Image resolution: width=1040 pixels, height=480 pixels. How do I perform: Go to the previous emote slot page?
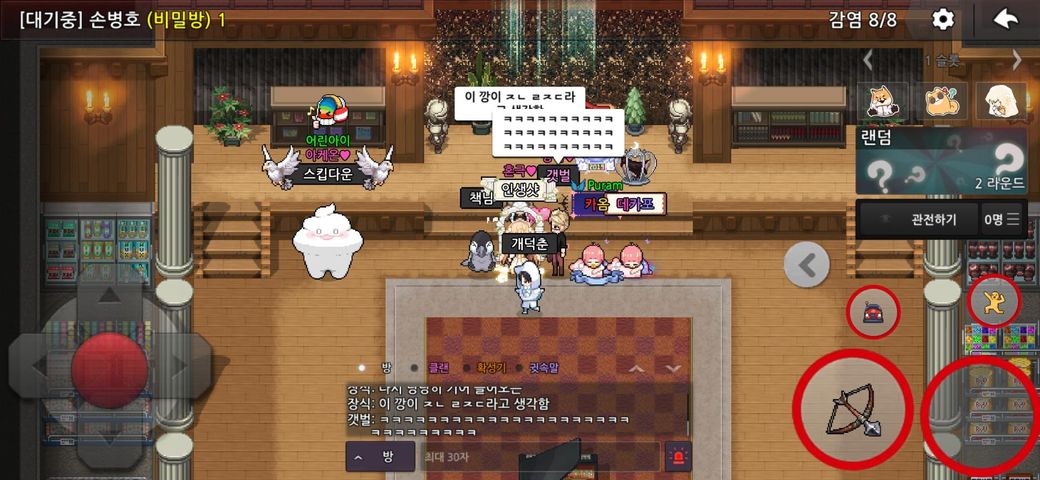coord(868,60)
